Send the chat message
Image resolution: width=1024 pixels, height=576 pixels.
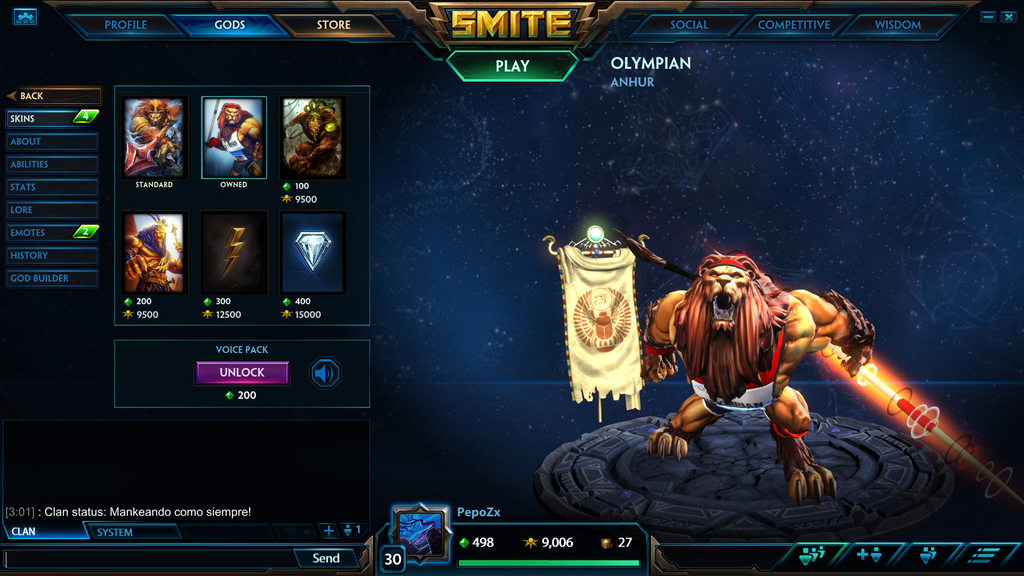coord(326,558)
